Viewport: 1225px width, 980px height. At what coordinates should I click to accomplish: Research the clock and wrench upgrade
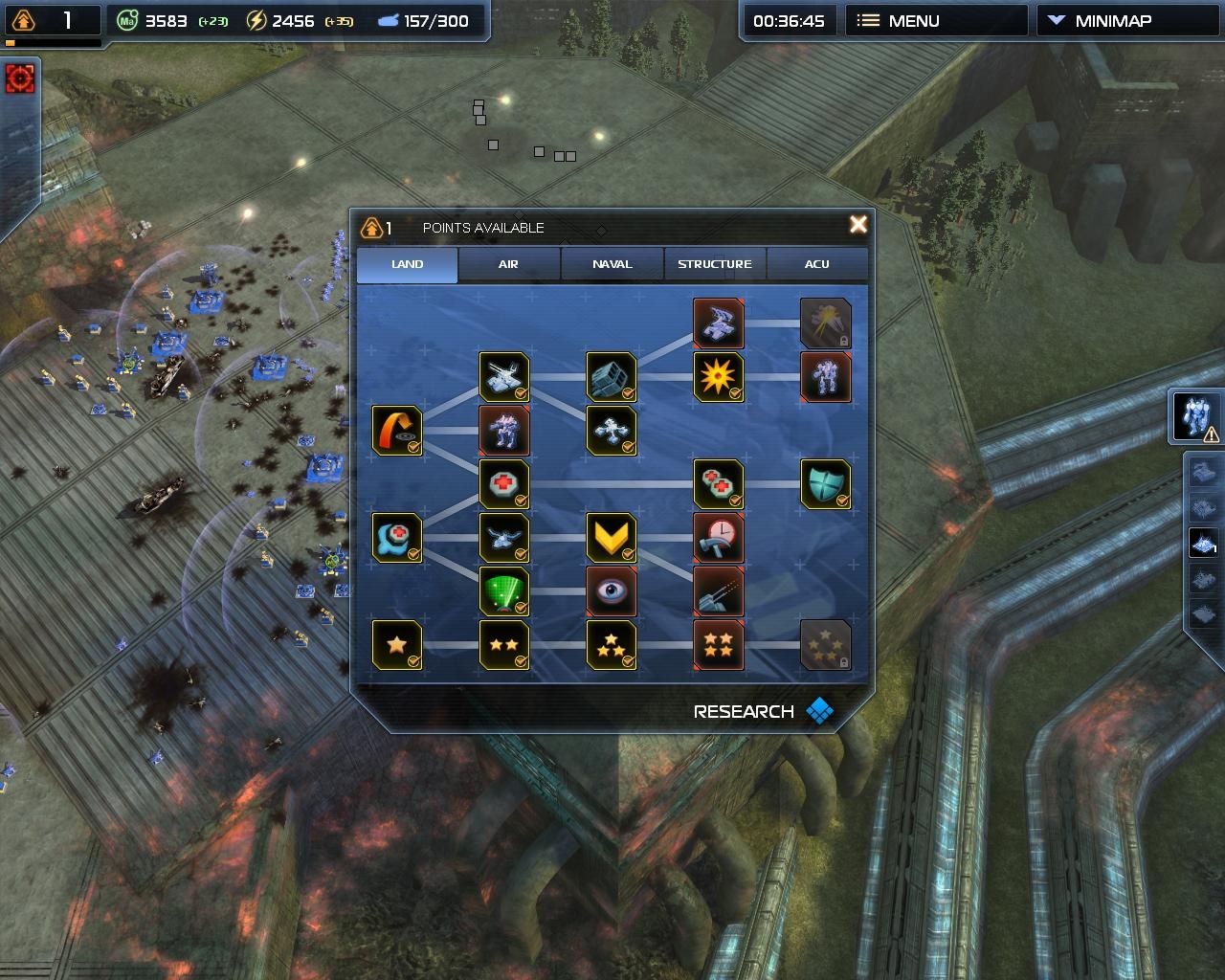pyautogui.click(x=718, y=538)
